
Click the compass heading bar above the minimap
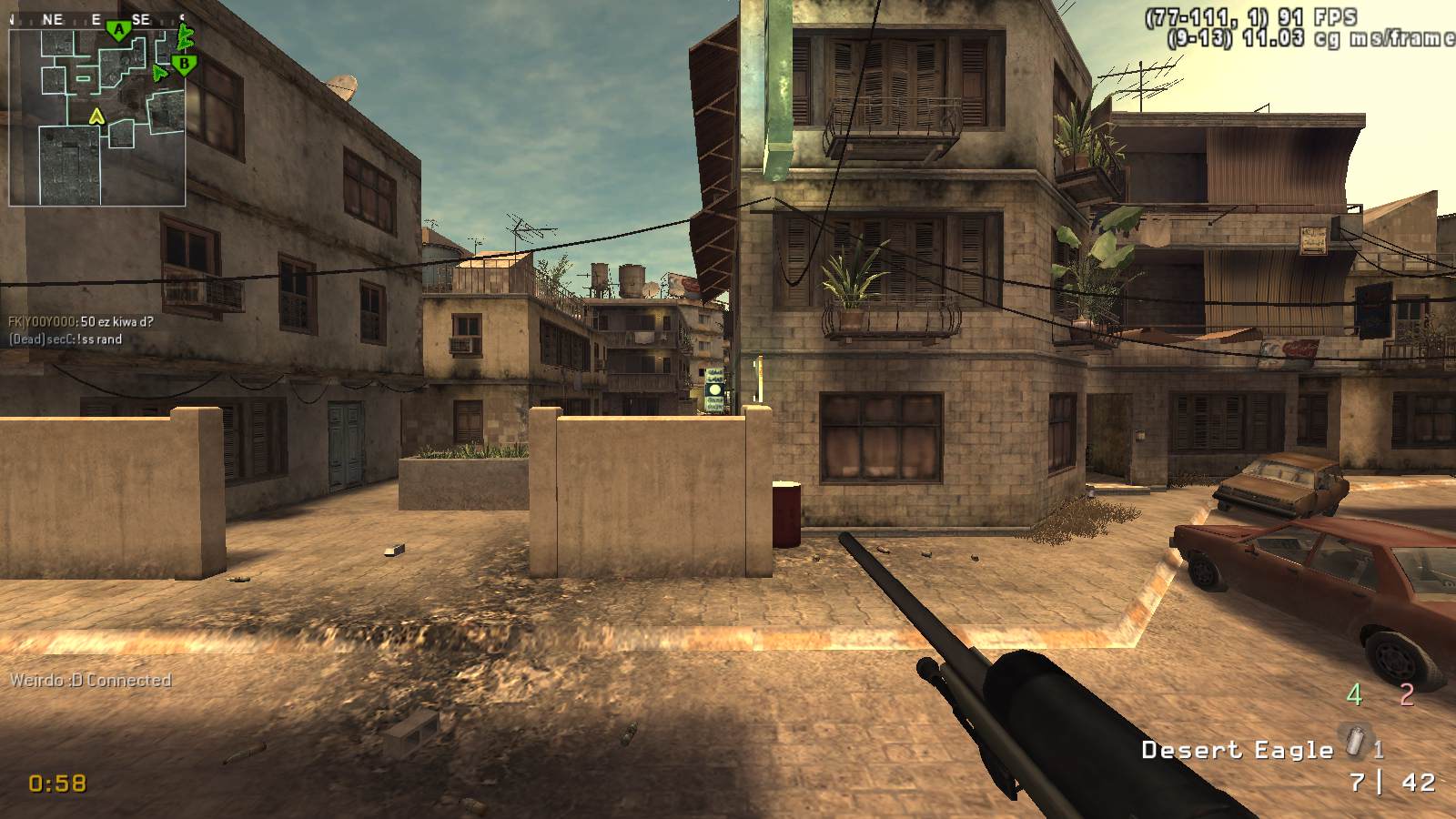coord(97,19)
